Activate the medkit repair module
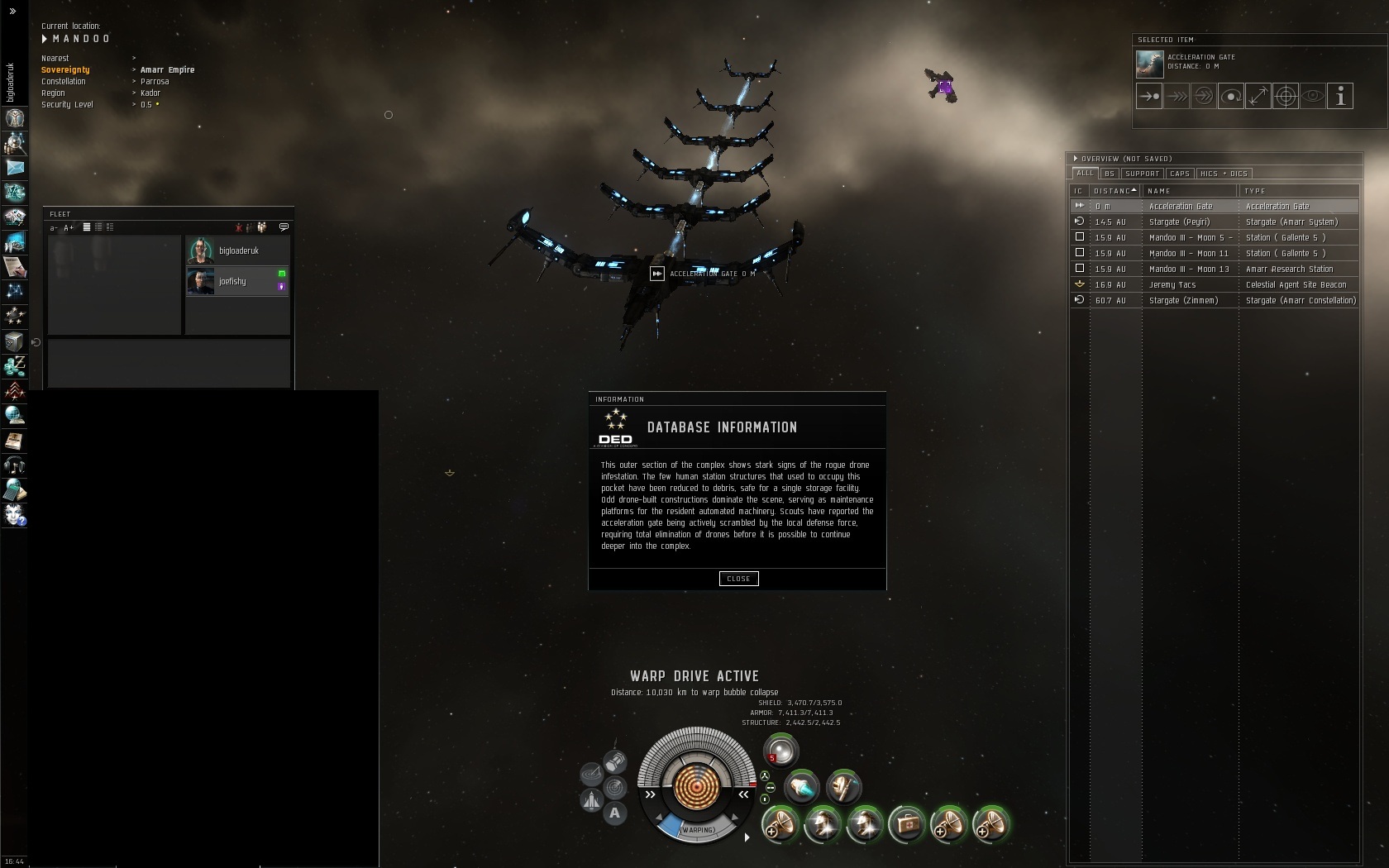Image resolution: width=1389 pixels, height=868 pixels. click(x=906, y=824)
